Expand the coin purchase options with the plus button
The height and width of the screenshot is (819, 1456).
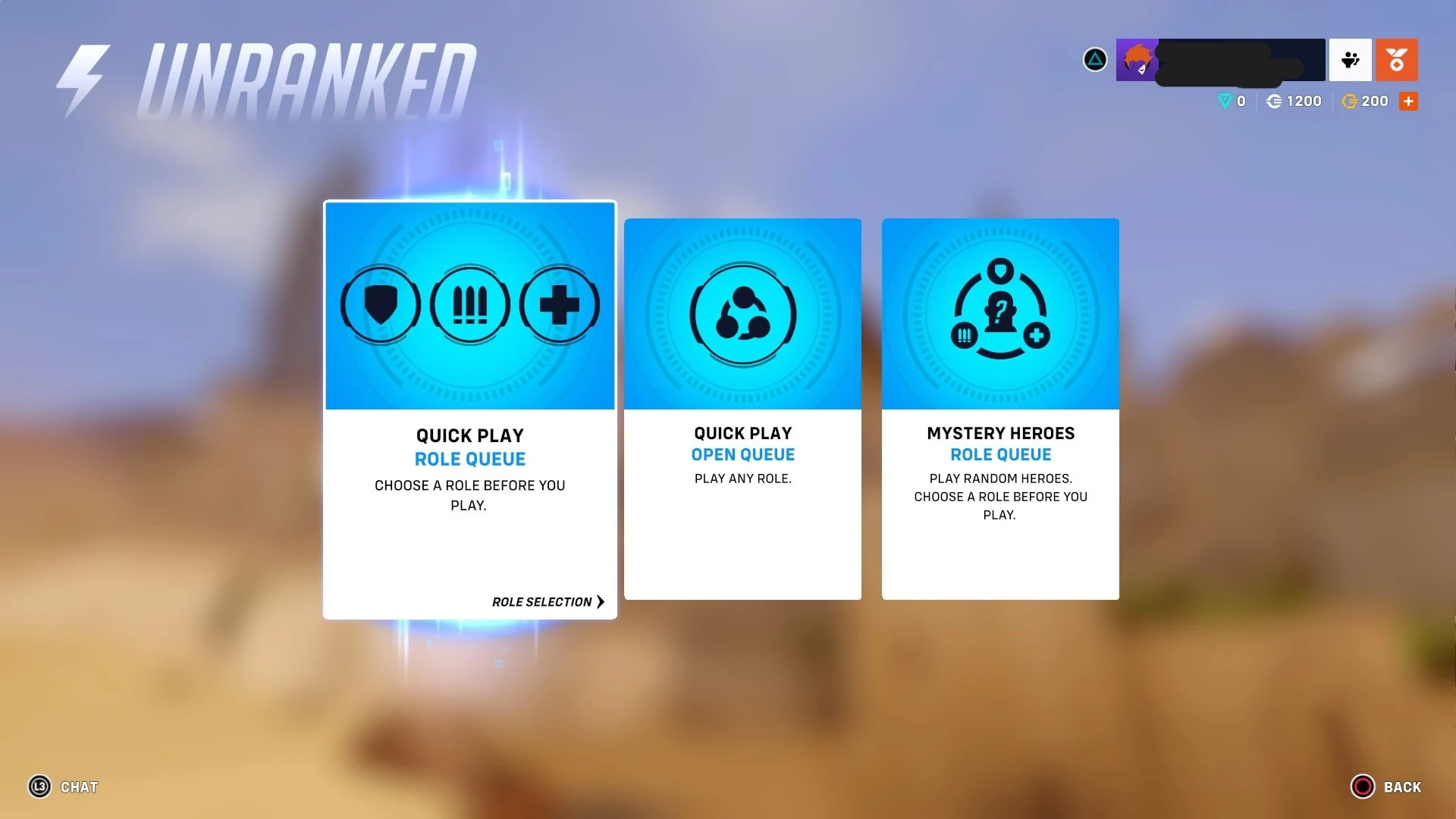click(1409, 101)
